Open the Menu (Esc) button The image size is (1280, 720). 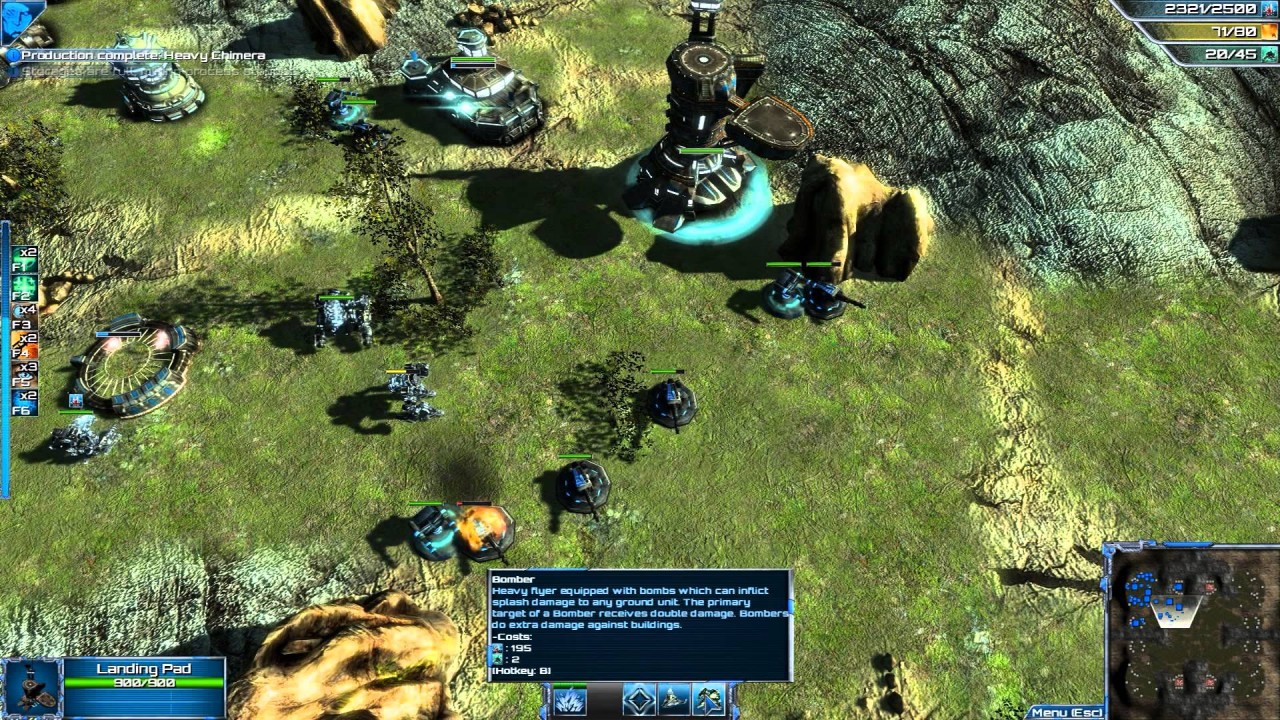click(x=1066, y=712)
